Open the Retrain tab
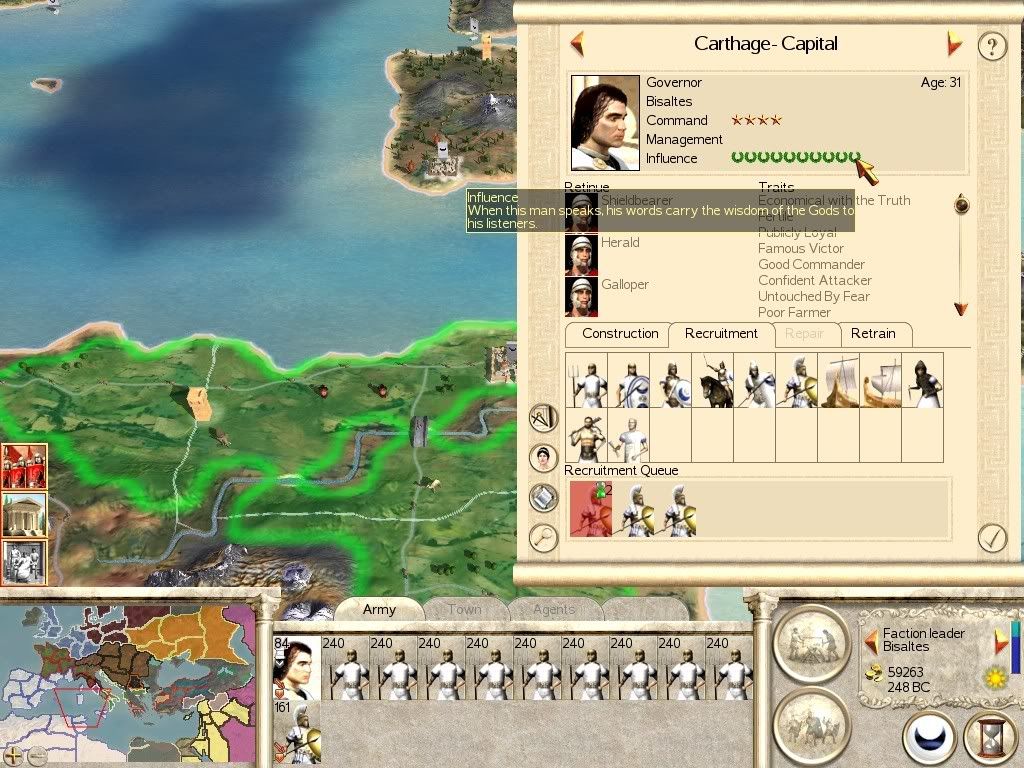 873,334
